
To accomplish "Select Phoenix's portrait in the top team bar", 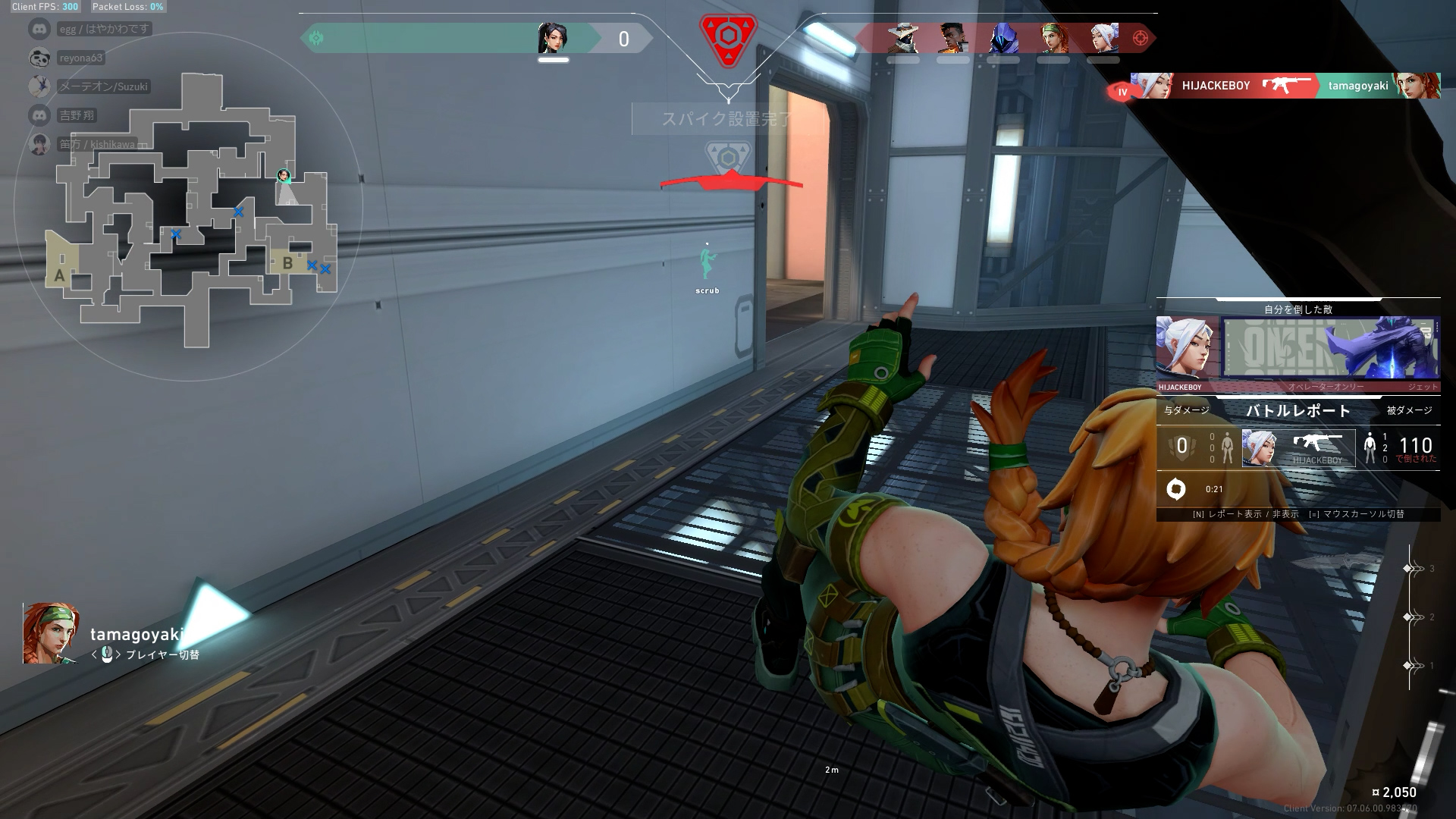I will (952, 38).
